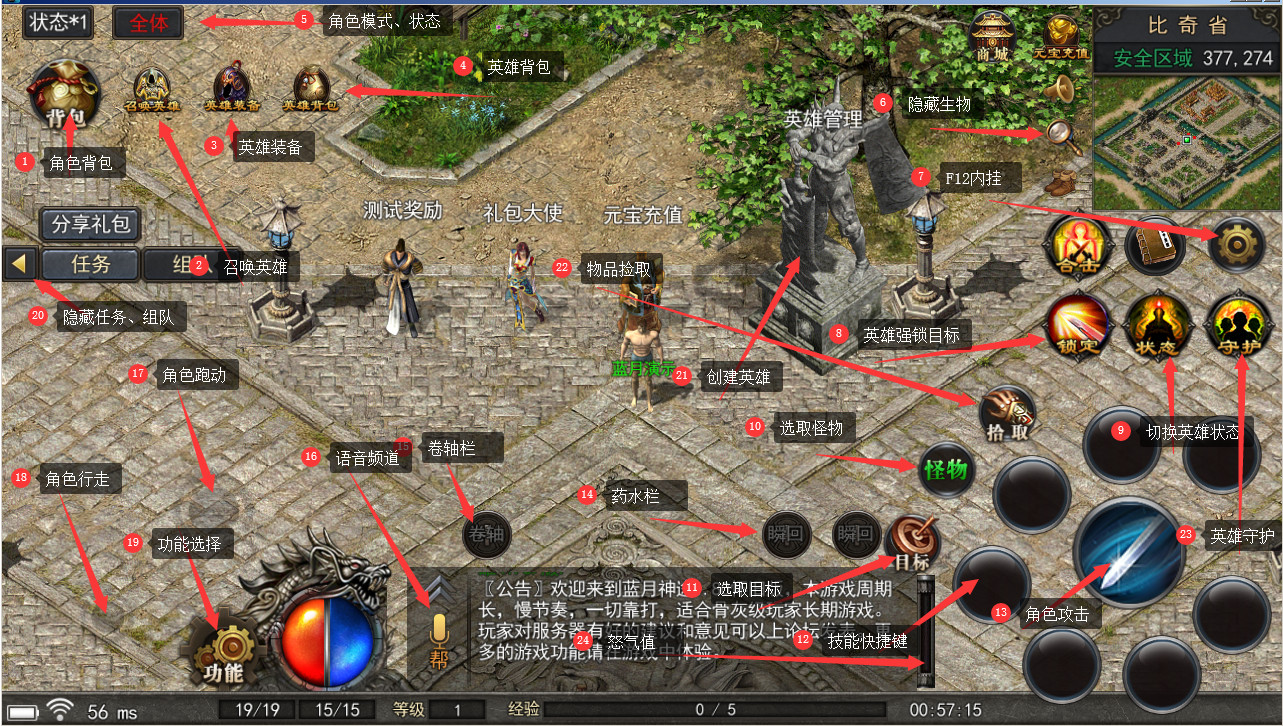Image resolution: width=1283 pixels, height=726 pixels.
Task: Open the gear settings icon
Action: click(1236, 245)
